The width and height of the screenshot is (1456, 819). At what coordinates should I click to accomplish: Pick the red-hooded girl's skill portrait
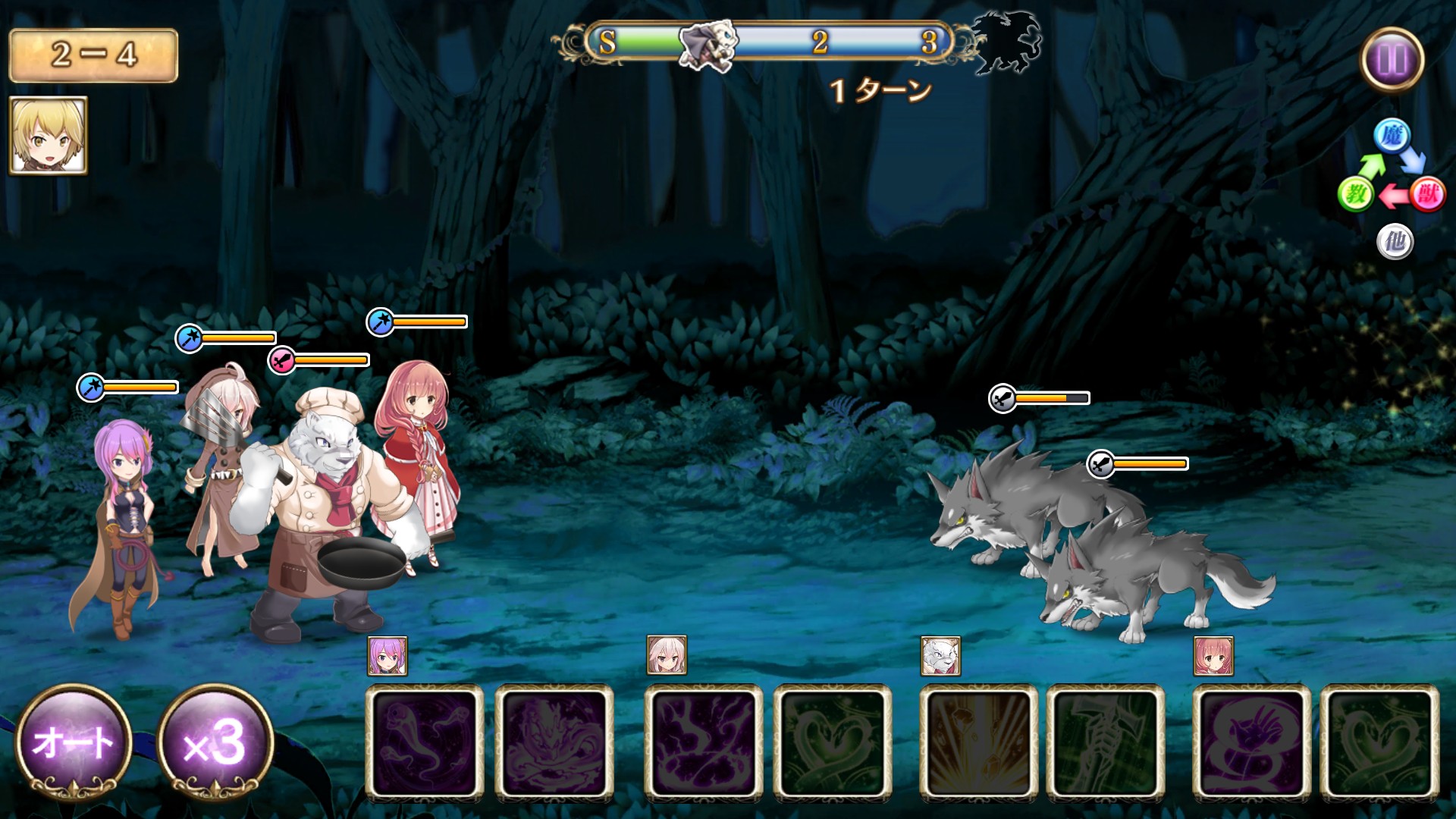[x=1213, y=656]
